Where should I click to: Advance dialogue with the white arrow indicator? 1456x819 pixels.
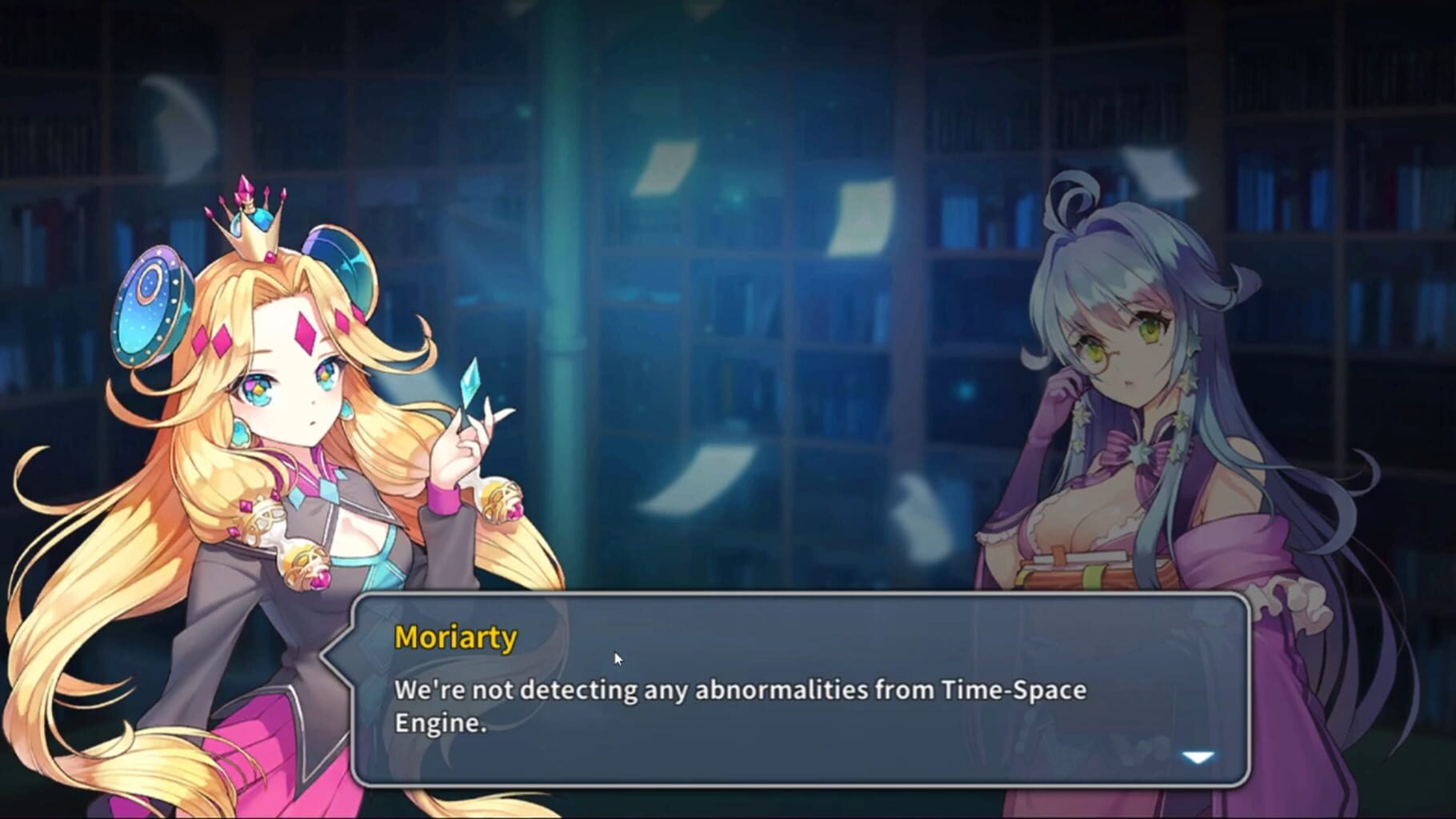pos(1198,757)
